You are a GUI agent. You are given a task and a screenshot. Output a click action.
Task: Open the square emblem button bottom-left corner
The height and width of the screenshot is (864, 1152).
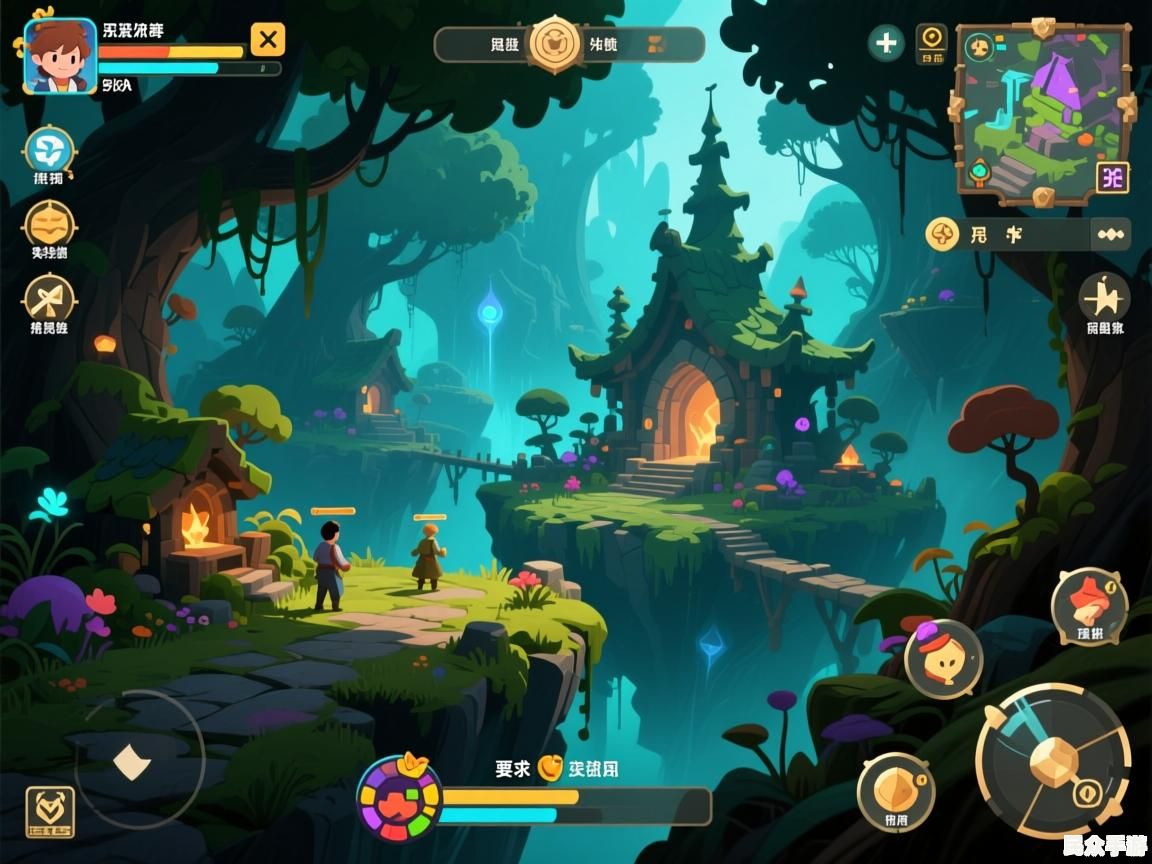49,811
